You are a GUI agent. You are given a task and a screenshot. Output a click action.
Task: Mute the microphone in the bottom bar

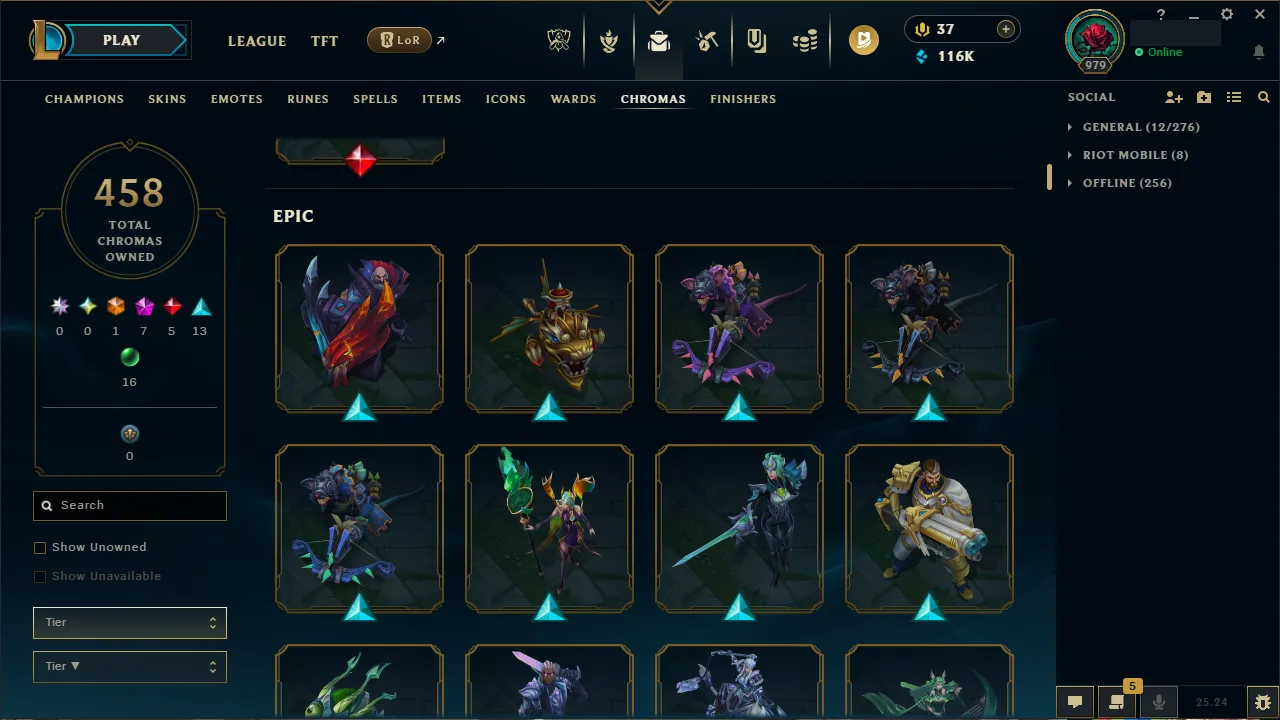tap(1158, 701)
